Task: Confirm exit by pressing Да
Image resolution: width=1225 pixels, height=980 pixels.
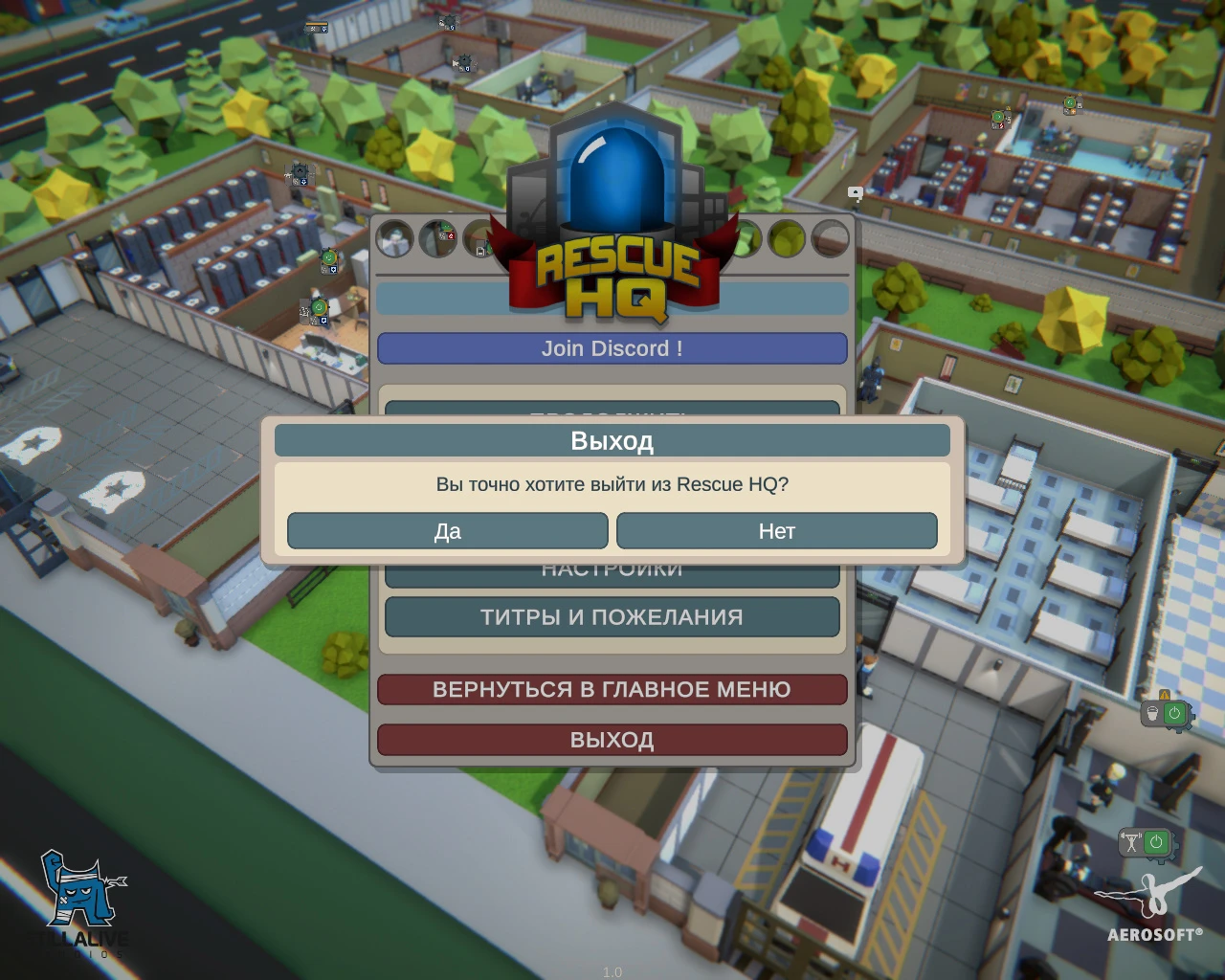Action: pos(447,531)
